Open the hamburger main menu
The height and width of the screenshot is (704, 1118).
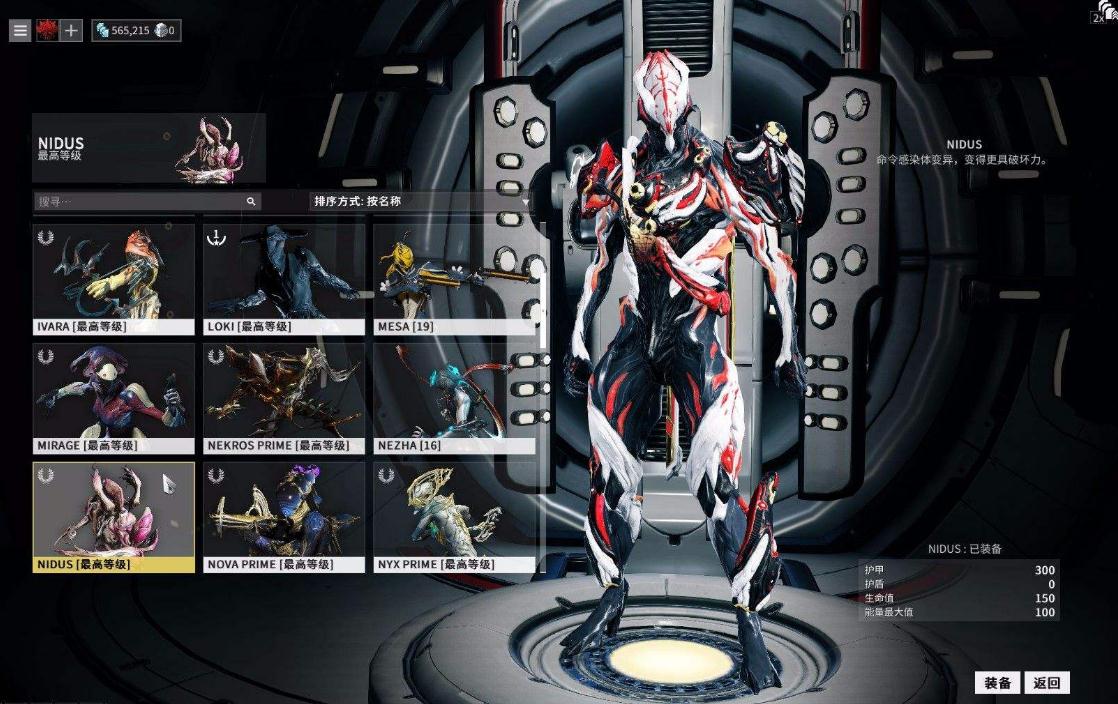[20, 30]
